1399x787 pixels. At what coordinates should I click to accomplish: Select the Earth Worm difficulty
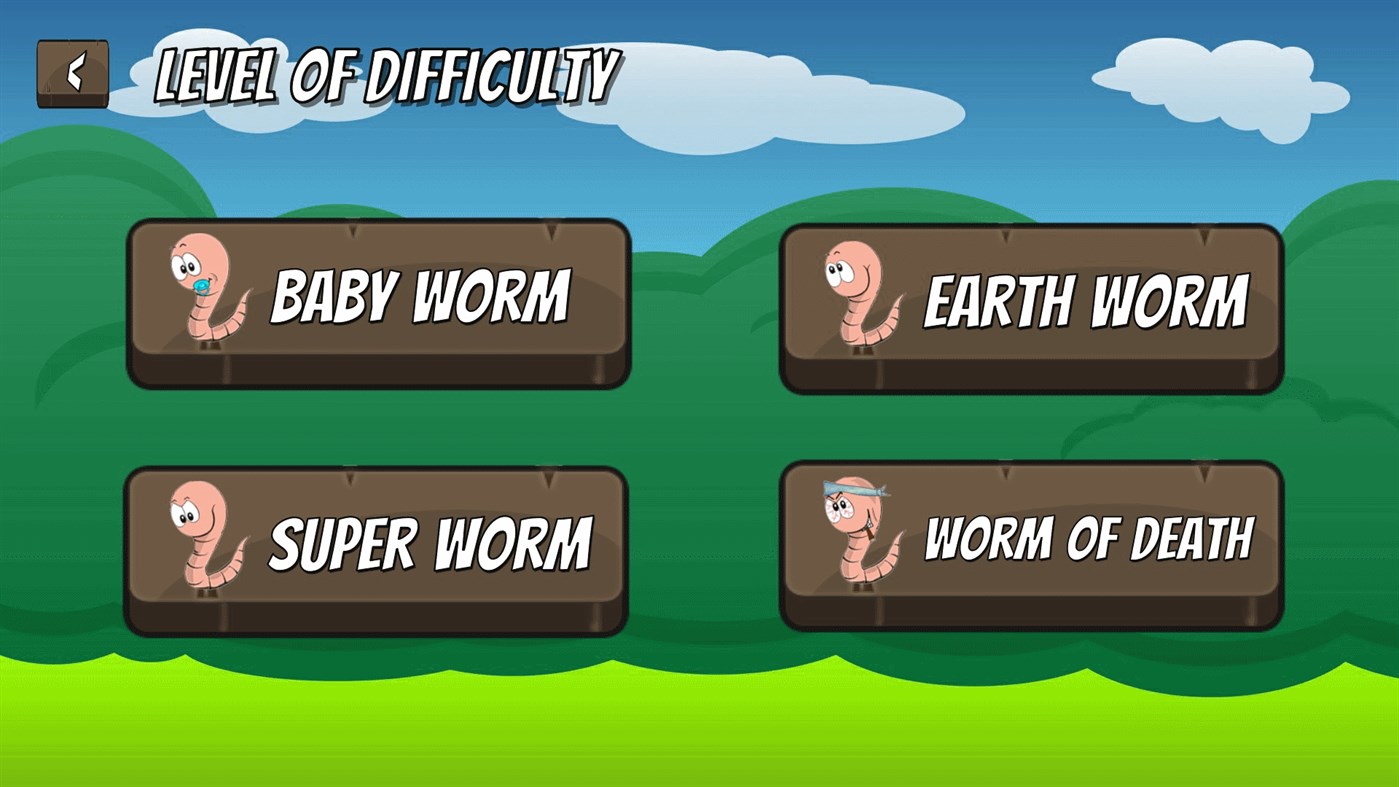click(1030, 300)
